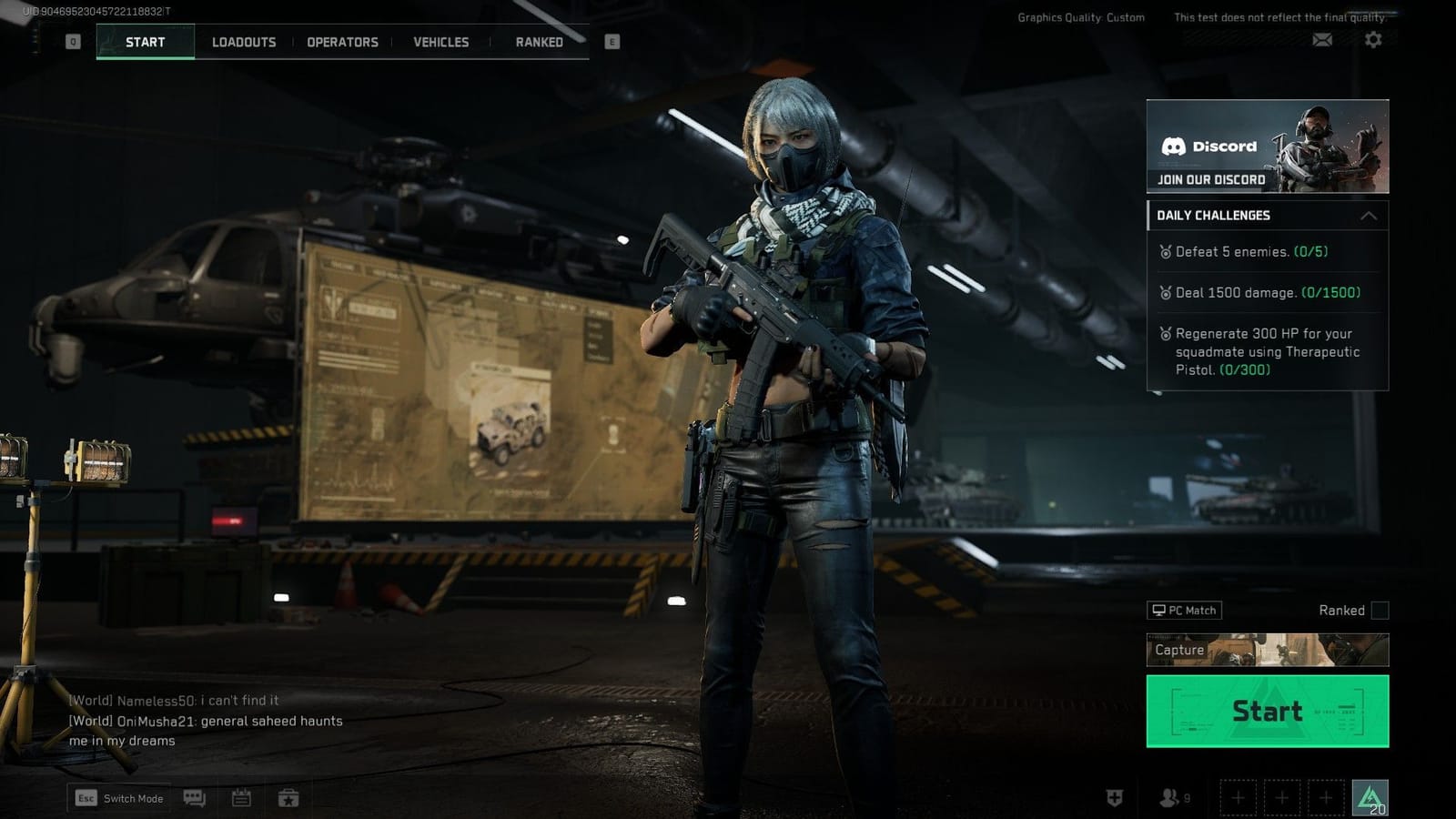The width and height of the screenshot is (1456, 819).
Task: Open the mail envelope icon
Action: point(1322,40)
